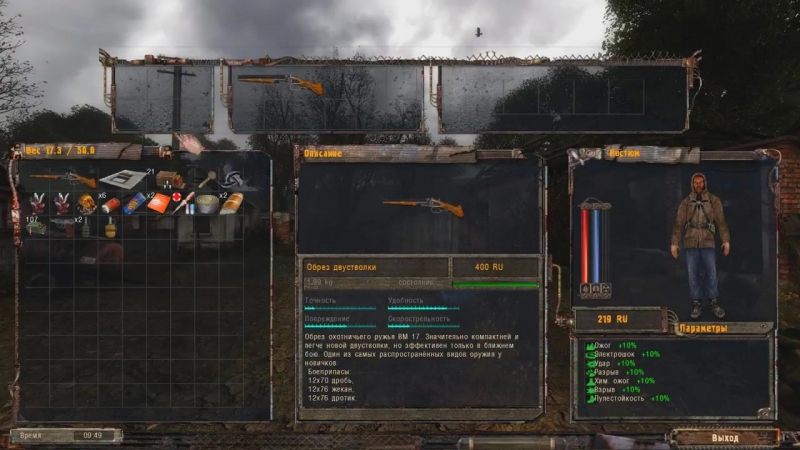This screenshot has width=800, height=450.
Task: Choose the orange package item
Action: (158, 204)
